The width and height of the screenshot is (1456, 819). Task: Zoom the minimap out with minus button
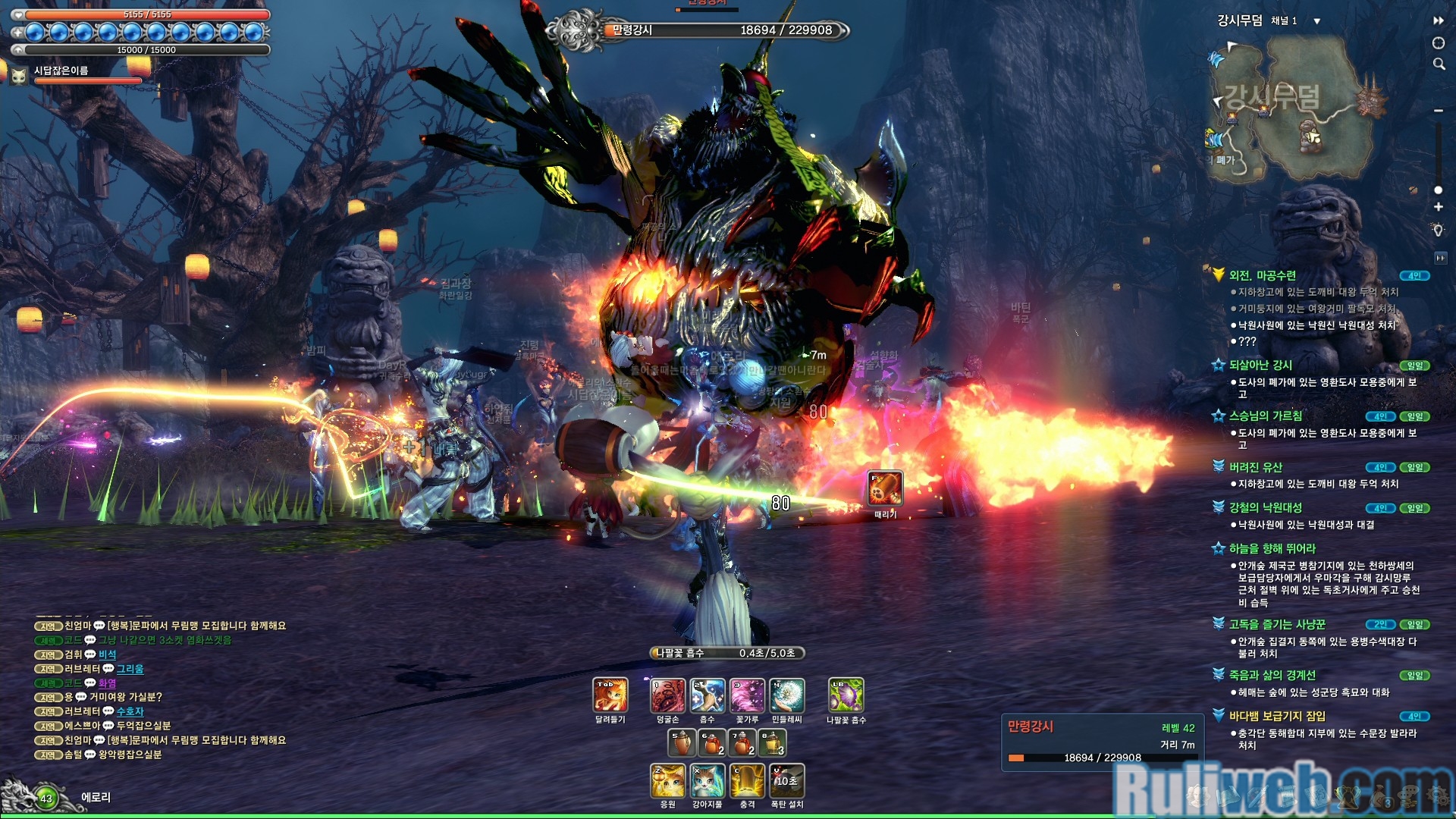[x=1439, y=111]
